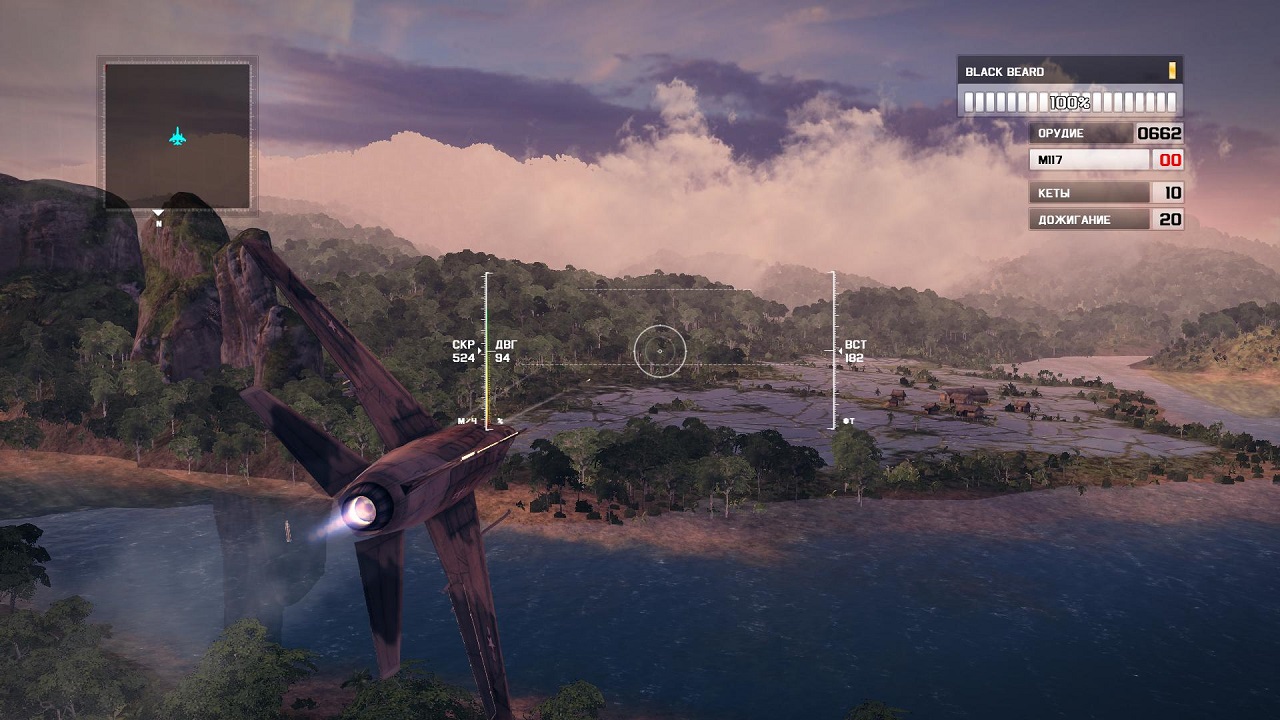Click the minimap with the cyan jet
The height and width of the screenshot is (720, 1280).
(x=177, y=136)
